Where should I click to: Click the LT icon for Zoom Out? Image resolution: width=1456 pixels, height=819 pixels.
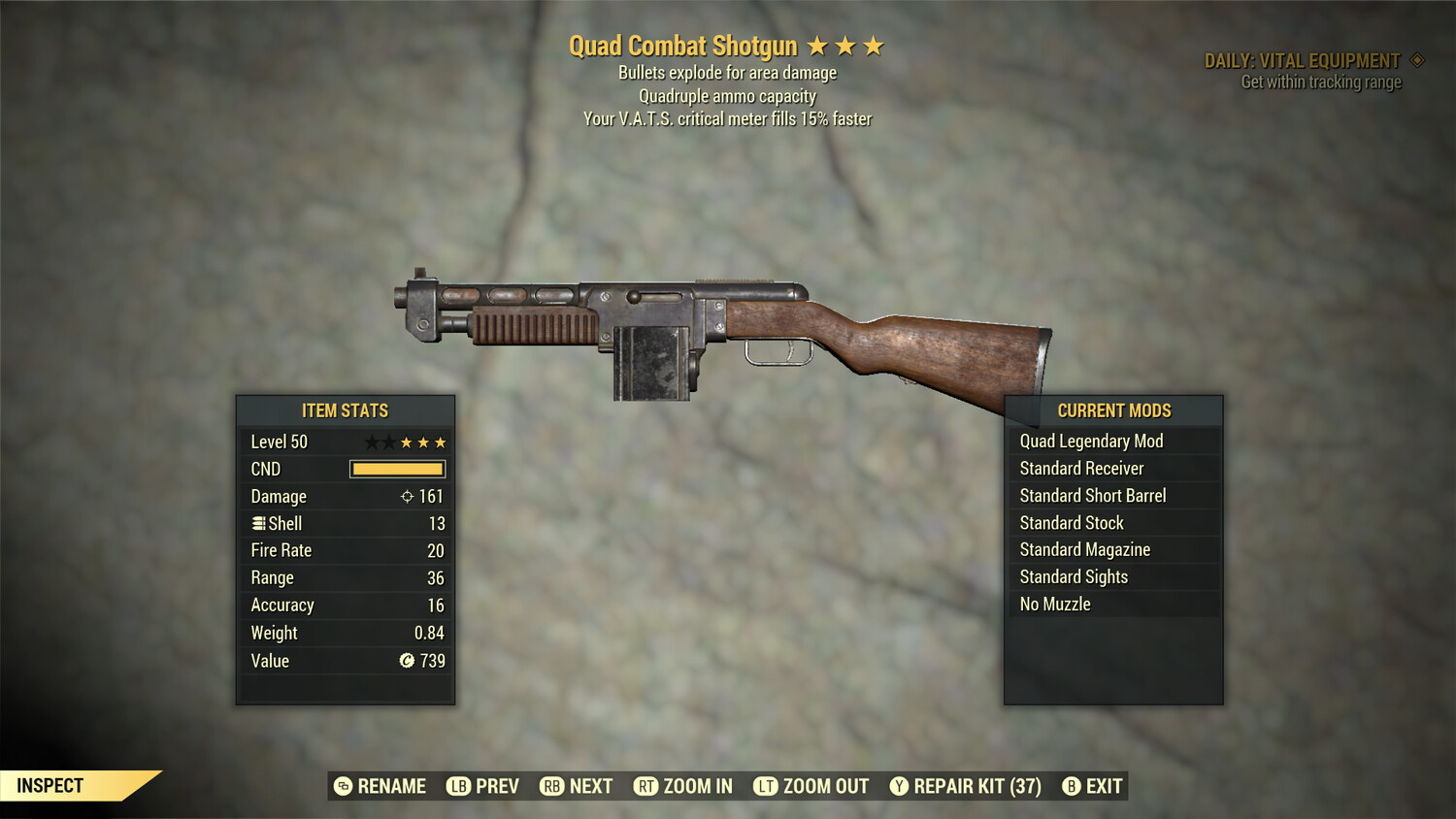pyautogui.click(x=767, y=786)
